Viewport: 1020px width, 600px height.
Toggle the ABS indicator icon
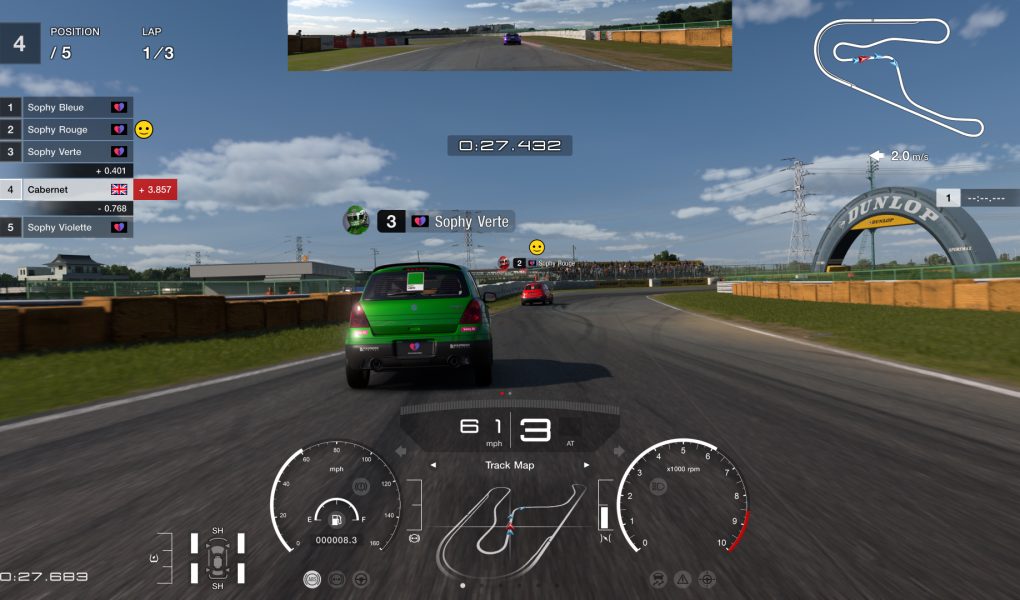pyautogui.click(x=313, y=579)
